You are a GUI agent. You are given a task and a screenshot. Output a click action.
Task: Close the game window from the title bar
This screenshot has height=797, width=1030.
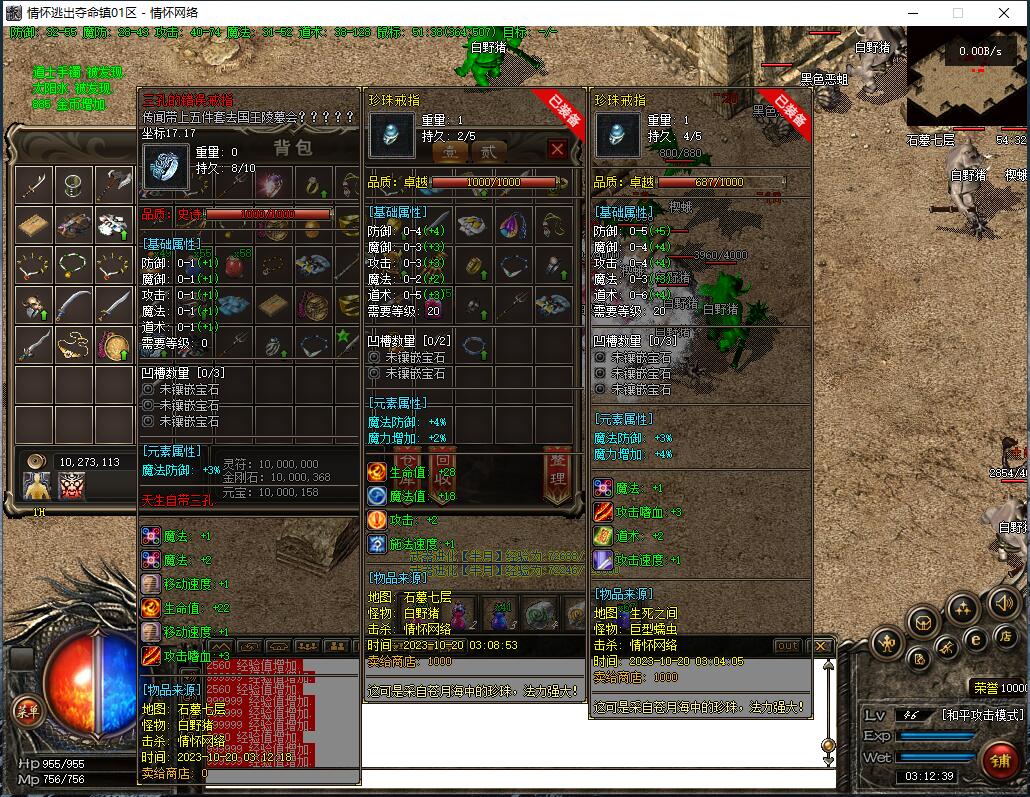coord(1005,13)
